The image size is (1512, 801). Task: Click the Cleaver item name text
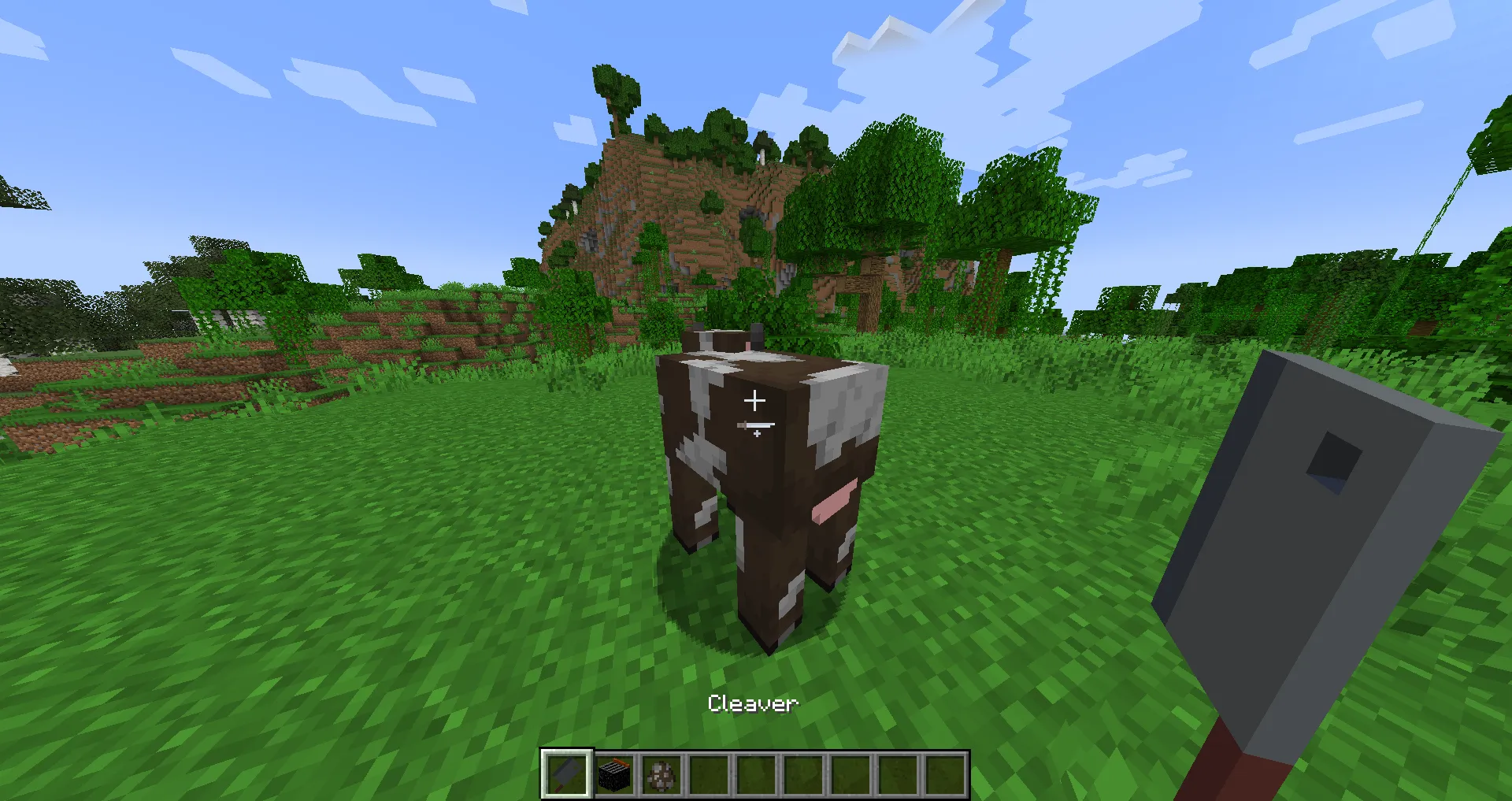point(754,703)
